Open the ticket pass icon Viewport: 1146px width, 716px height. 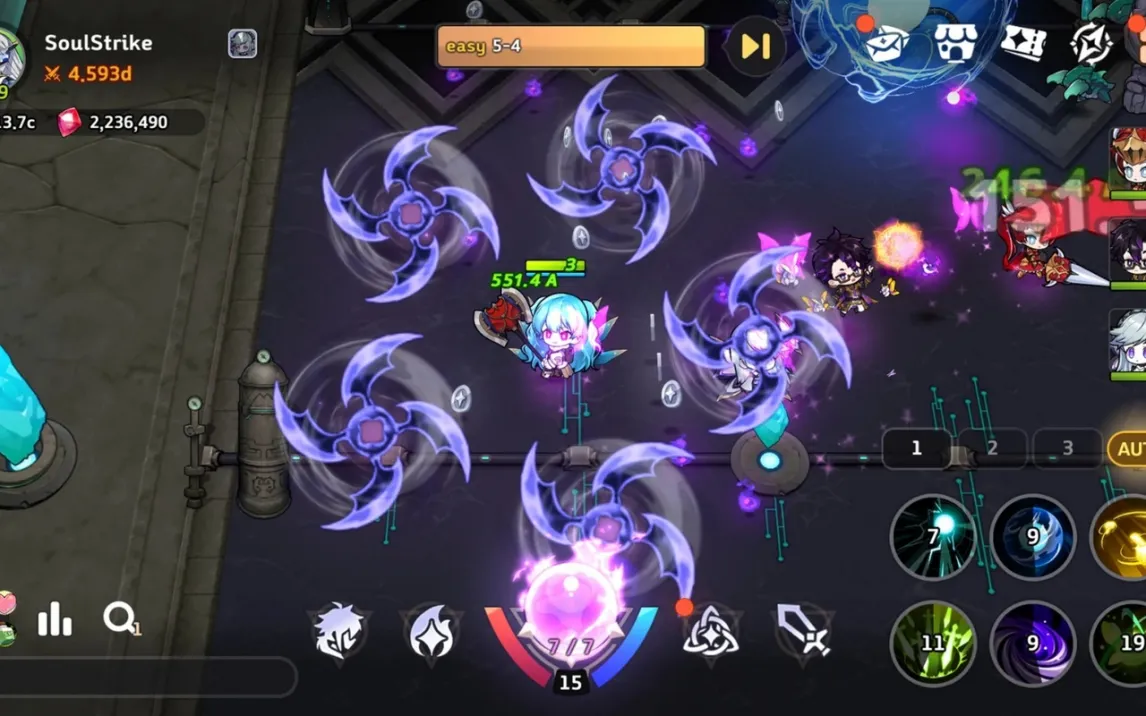(1023, 44)
